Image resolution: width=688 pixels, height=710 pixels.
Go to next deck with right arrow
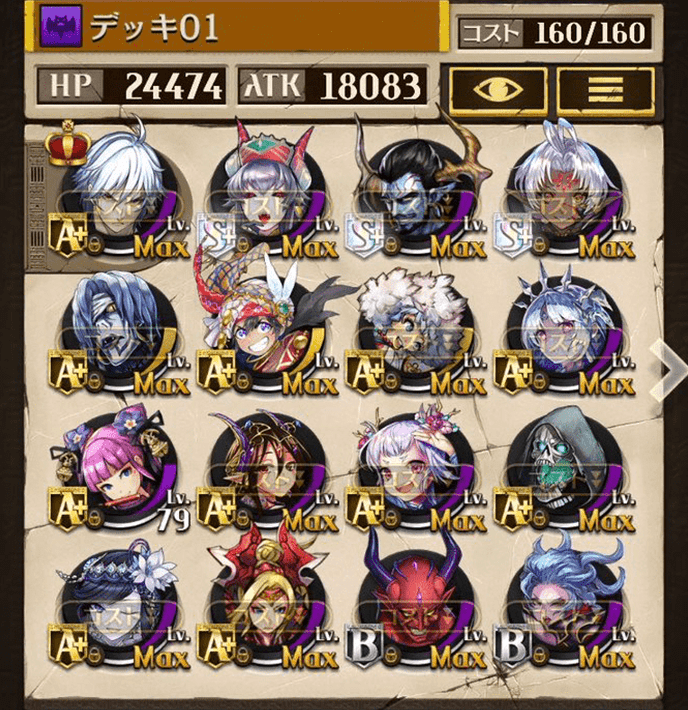[x=666, y=364]
